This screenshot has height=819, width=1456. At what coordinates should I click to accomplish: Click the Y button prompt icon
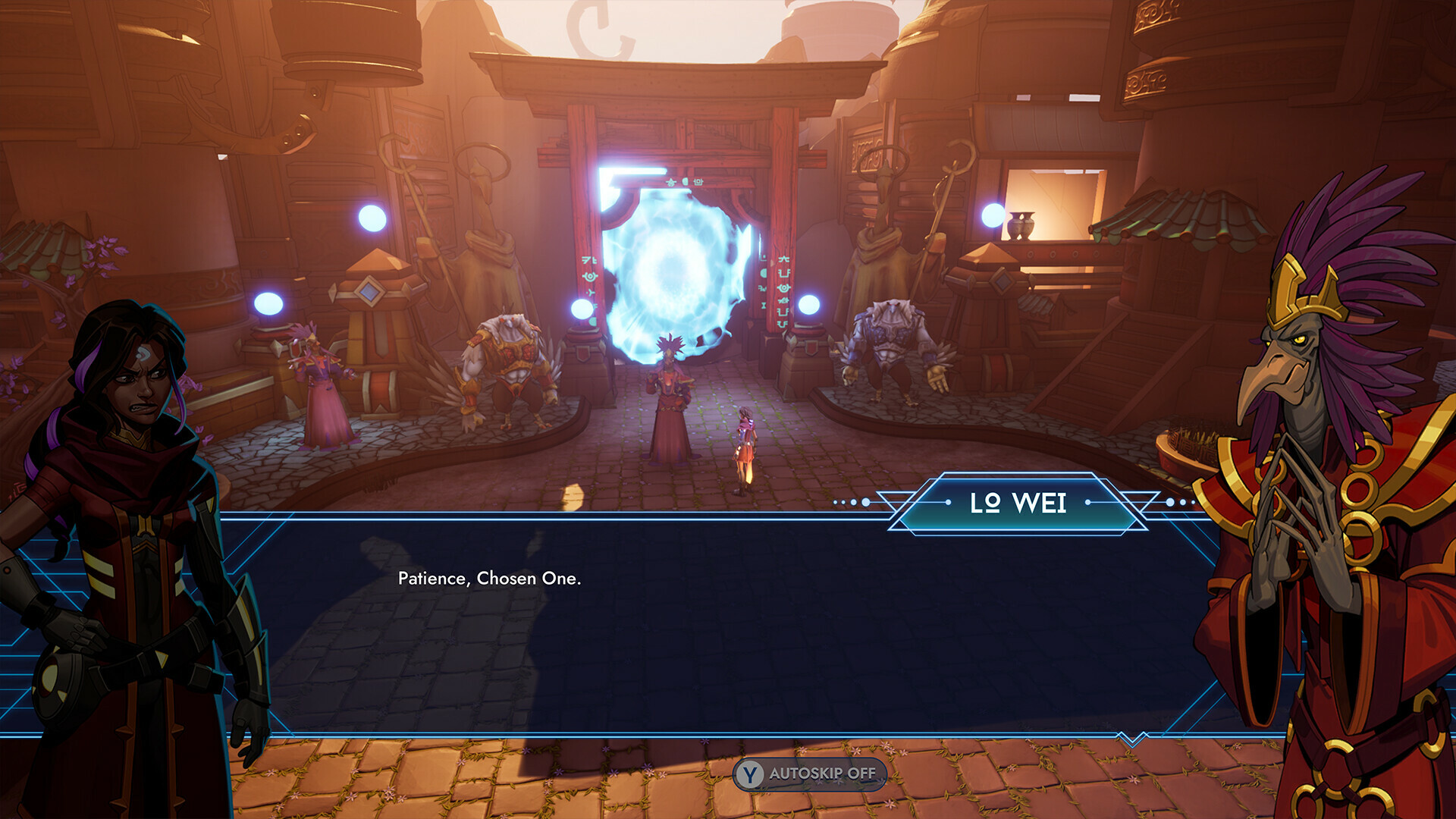pyautogui.click(x=749, y=775)
